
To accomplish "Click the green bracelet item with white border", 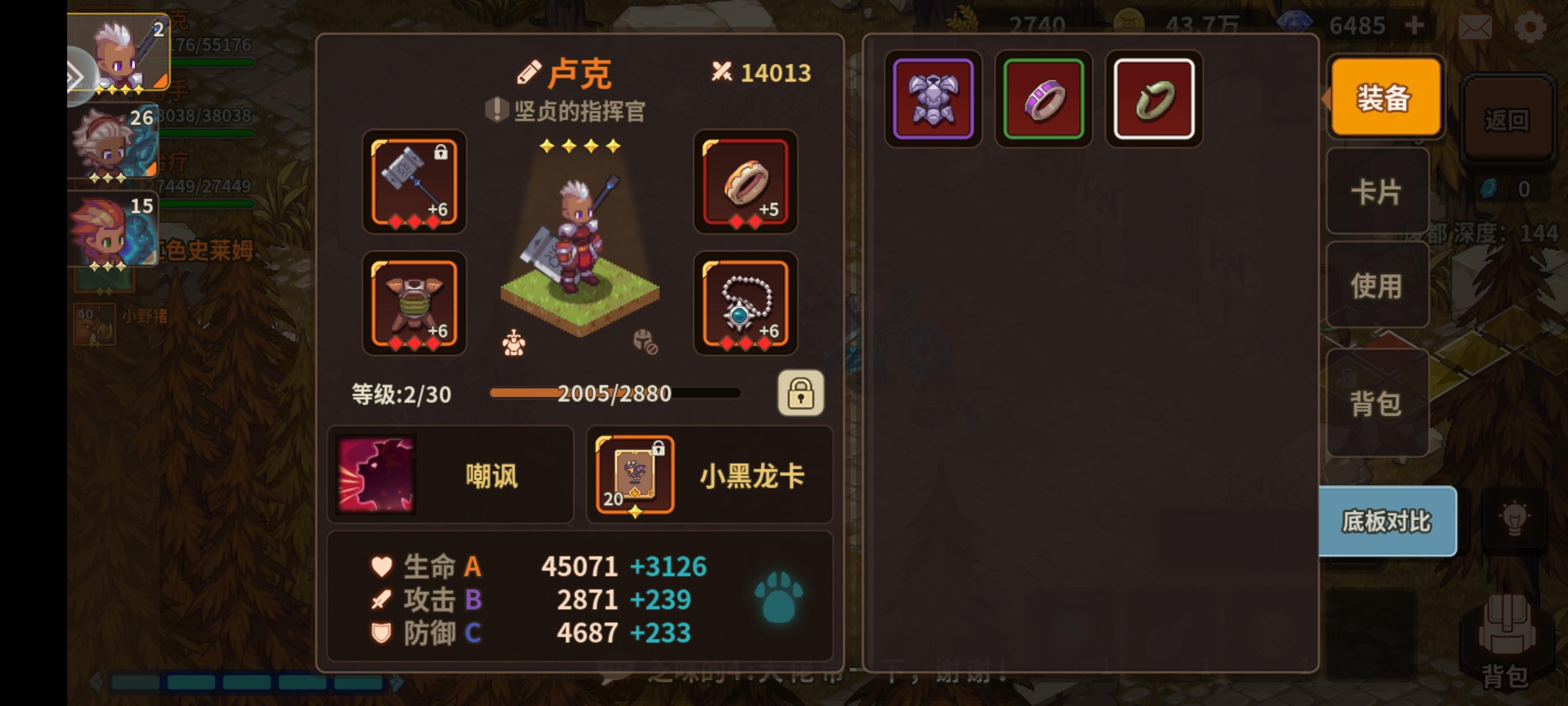I will [1153, 100].
